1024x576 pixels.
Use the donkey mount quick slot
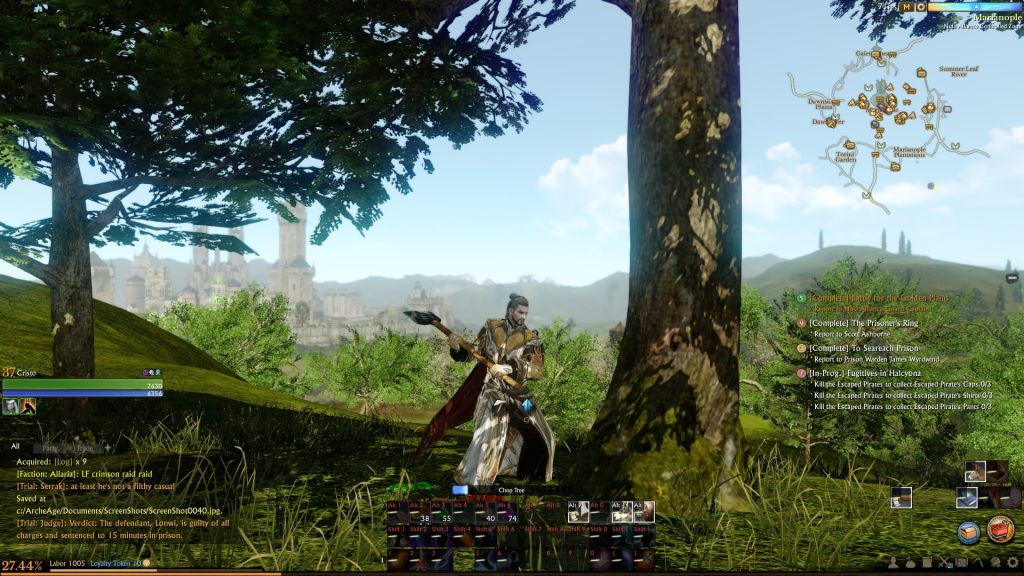pyautogui.click(x=974, y=471)
